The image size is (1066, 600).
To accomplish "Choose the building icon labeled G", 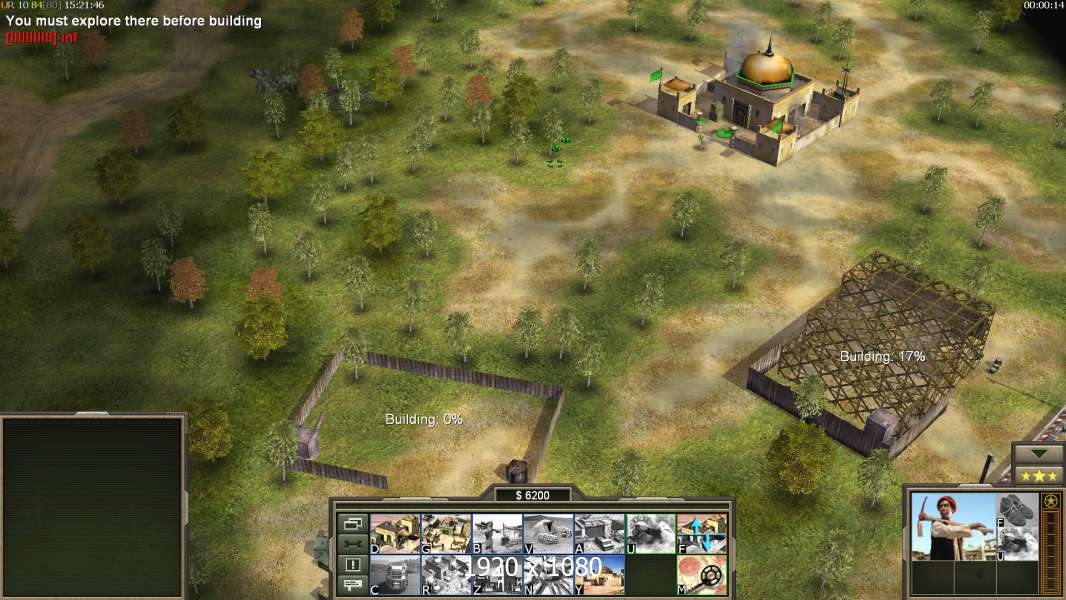I will click(x=446, y=534).
